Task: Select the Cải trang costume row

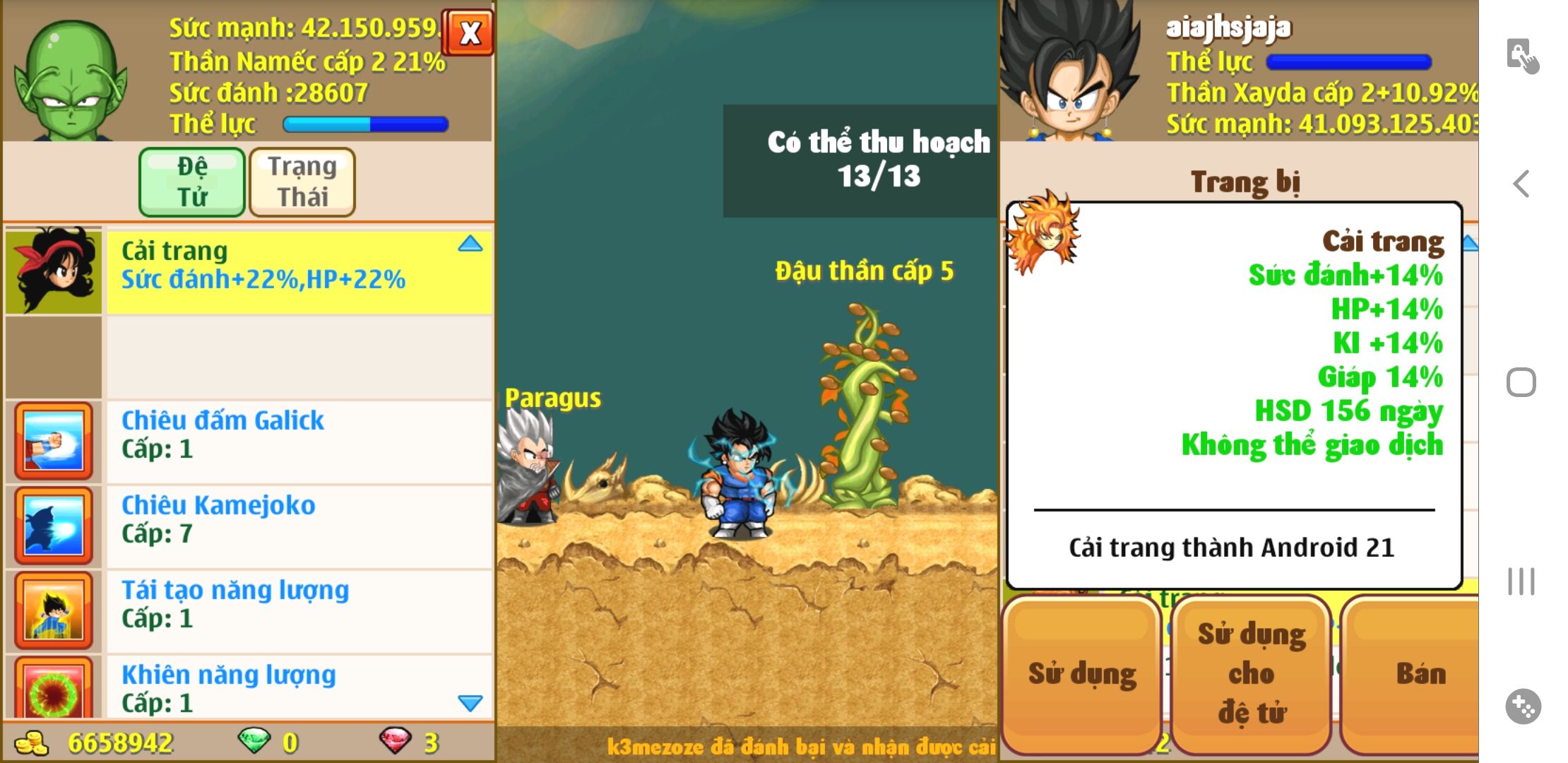Action: pyautogui.click(x=298, y=272)
